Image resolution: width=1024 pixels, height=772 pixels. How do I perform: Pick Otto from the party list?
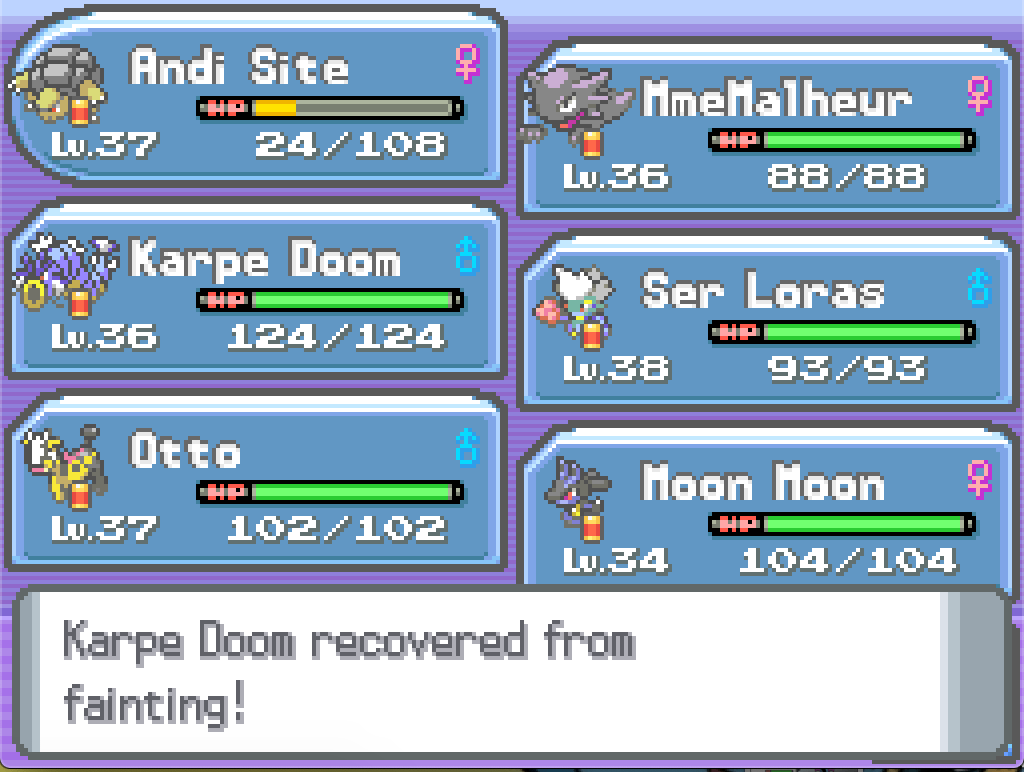(255, 482)
